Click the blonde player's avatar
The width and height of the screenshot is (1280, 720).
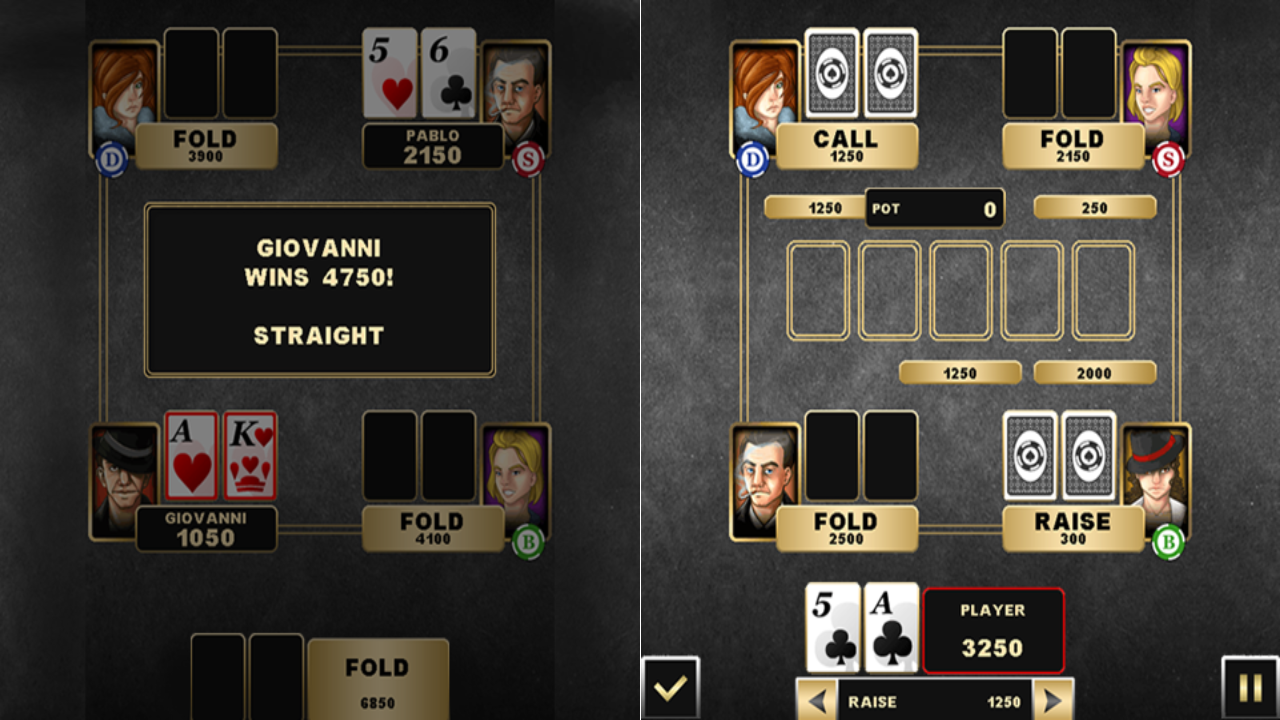(1158, 88)
